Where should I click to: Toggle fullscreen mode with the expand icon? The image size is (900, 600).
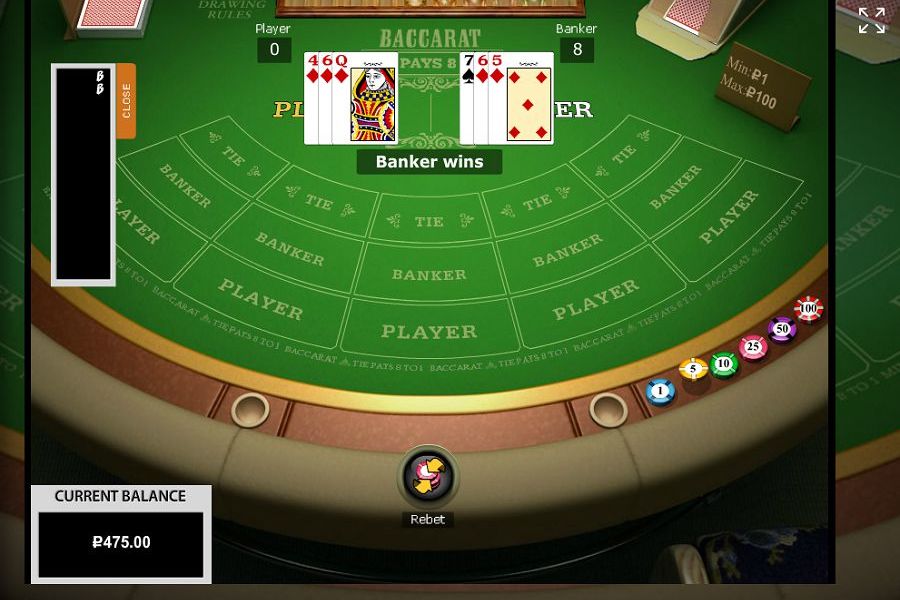[871, 20]
